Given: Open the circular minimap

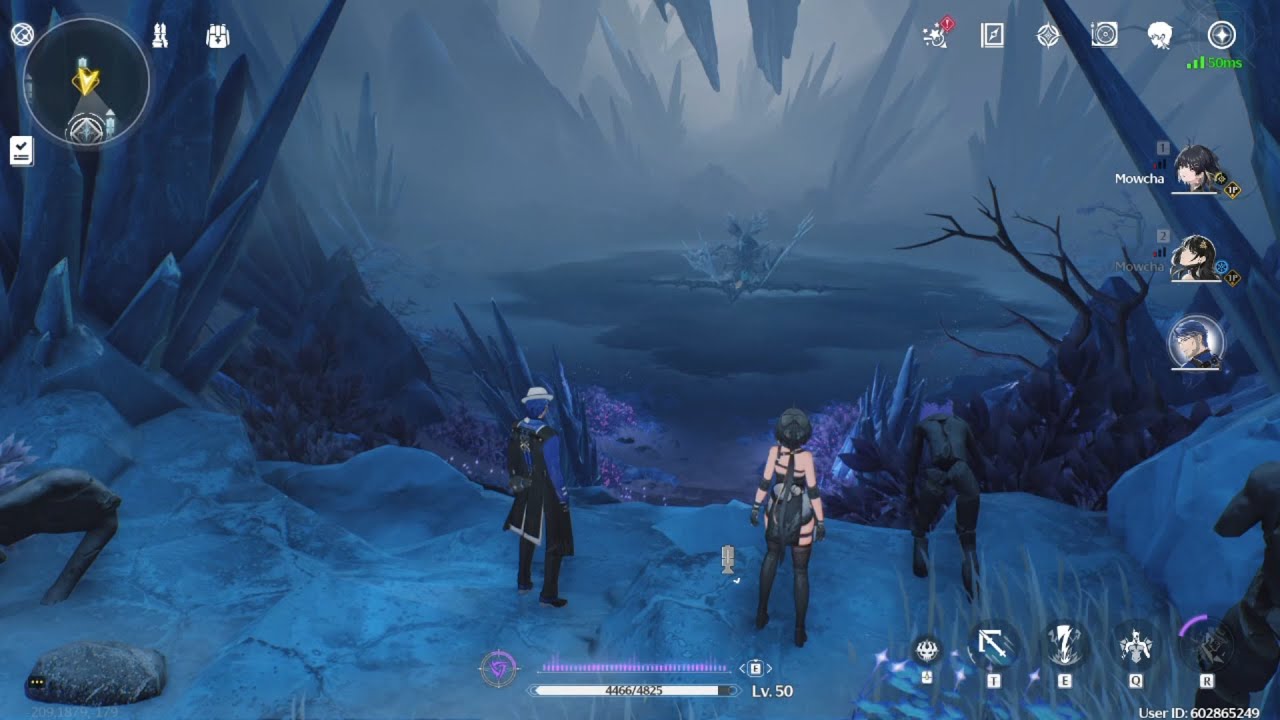Looking at the screenshot, I should 86,83.
